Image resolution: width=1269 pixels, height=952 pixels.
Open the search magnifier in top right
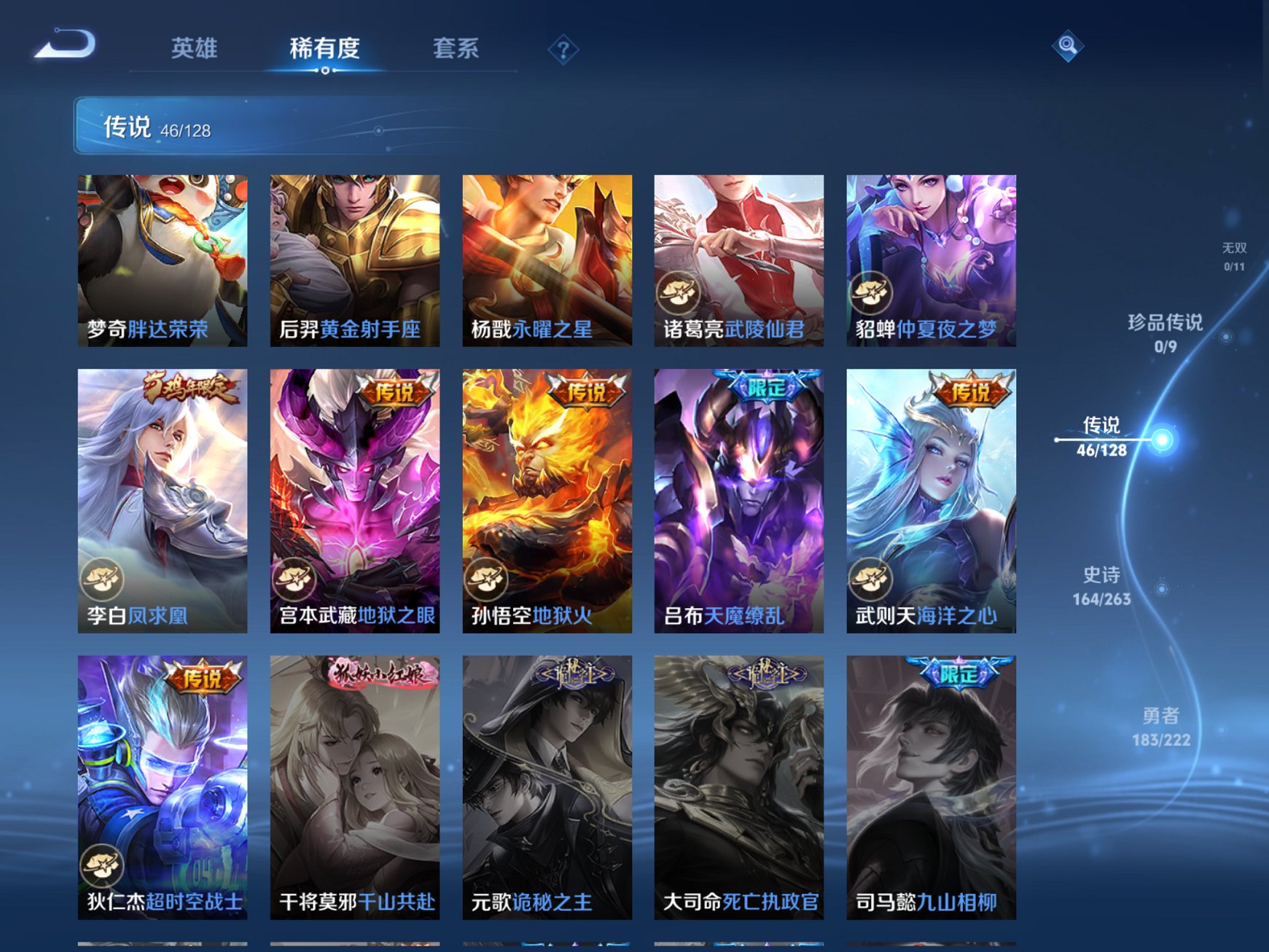1066,46
